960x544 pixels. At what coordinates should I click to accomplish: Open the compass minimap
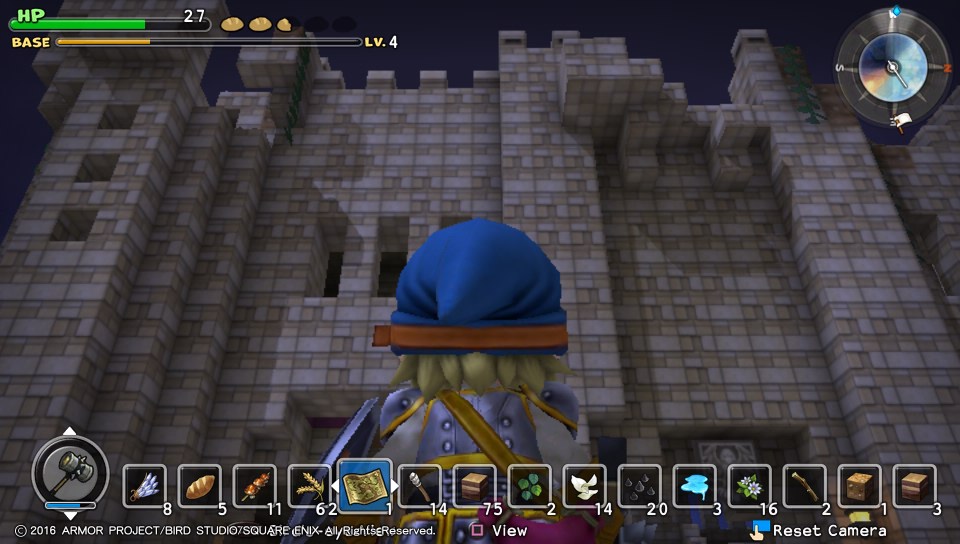click(891, 67)
